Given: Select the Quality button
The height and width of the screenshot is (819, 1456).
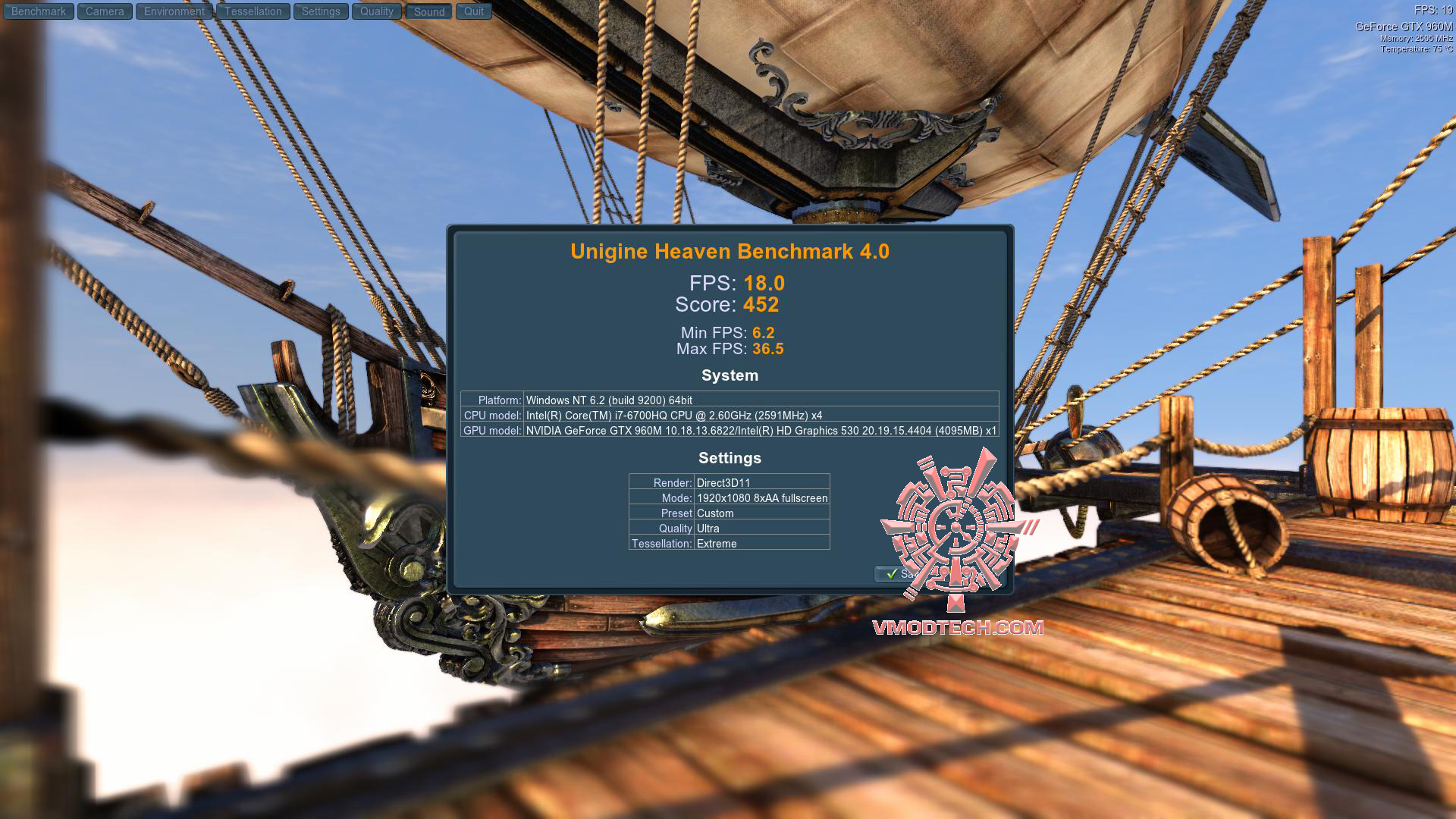Looking at the screenshot, I should pyautogui.click(x=377, y=11).
